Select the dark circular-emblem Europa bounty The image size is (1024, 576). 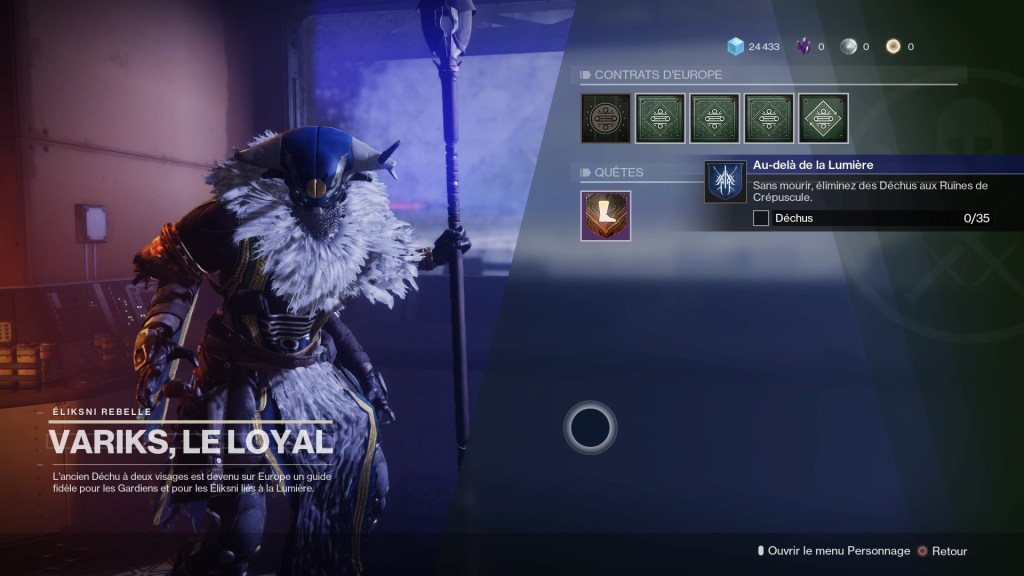click(x=606, y=119)
